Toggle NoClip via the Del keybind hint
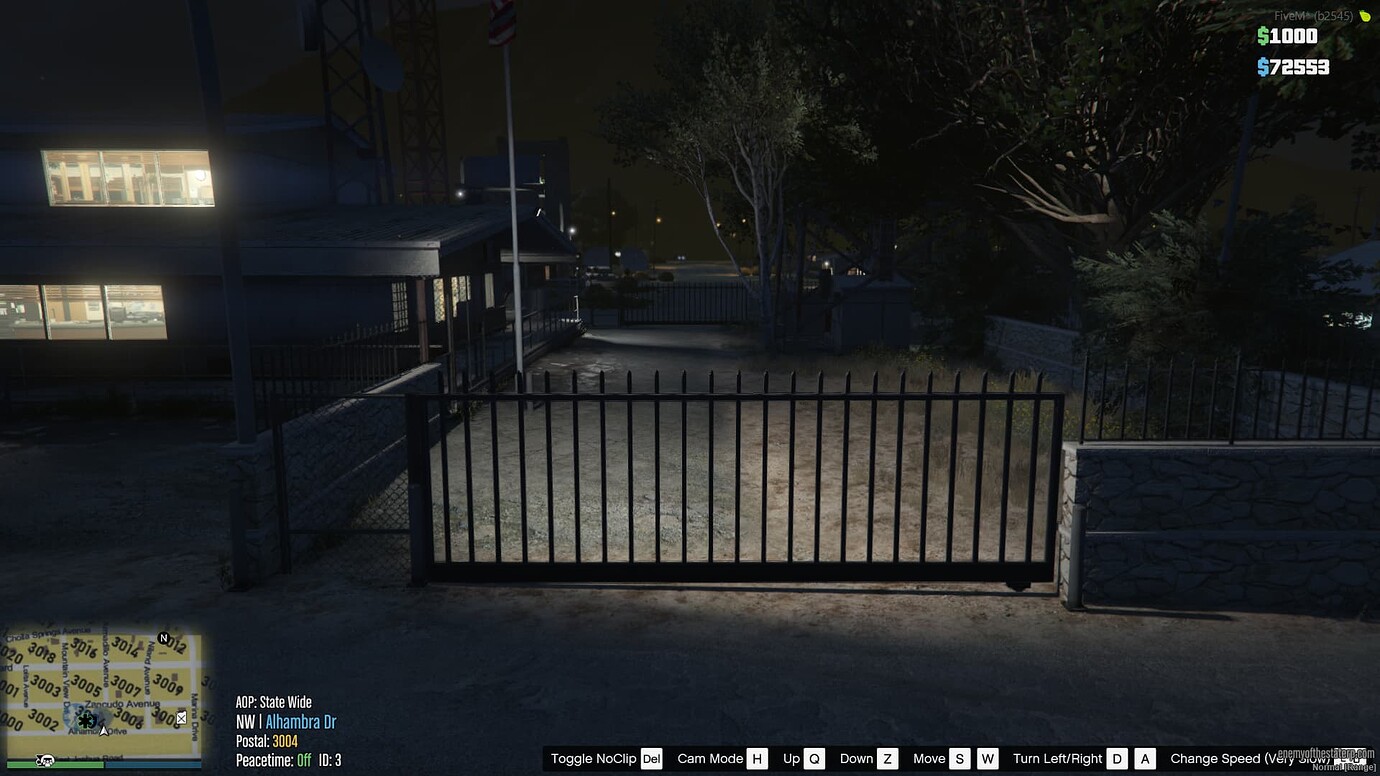 (x=651, y=759)
